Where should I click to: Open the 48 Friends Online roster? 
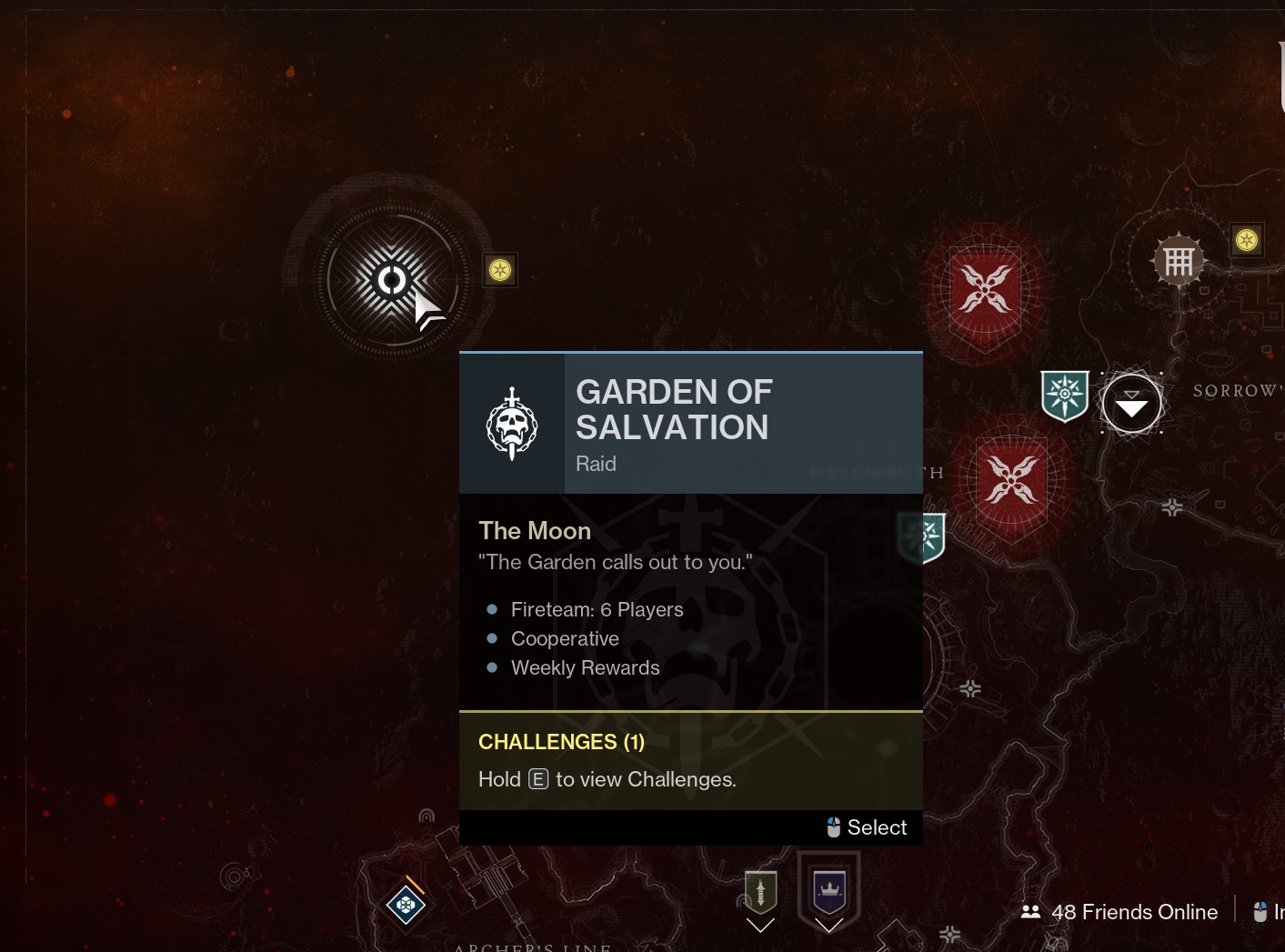1120,912
